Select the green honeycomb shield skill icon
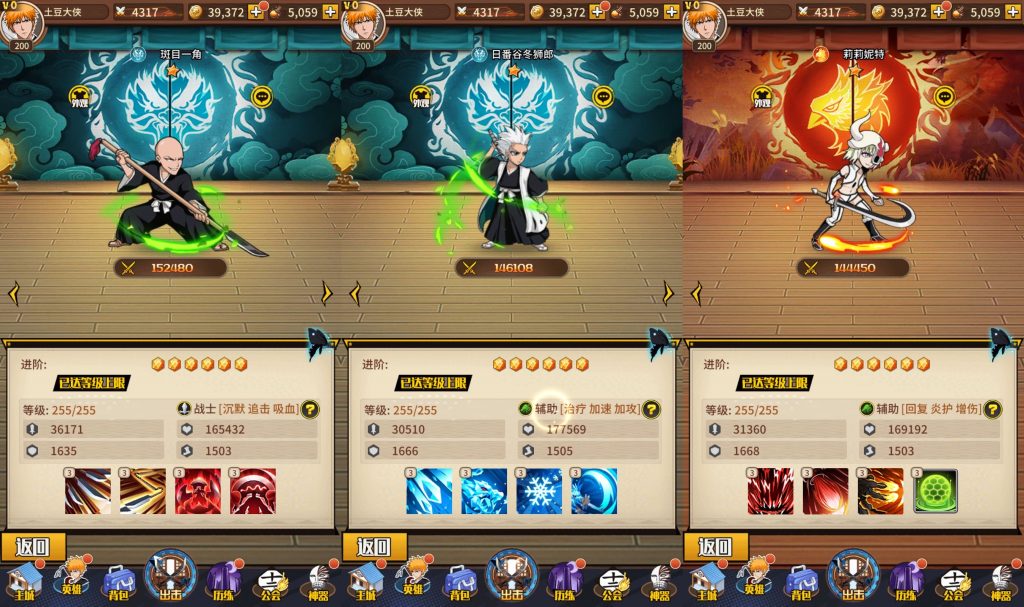Image resolution: width=1024 pixels, height=607 pixels. [x=934, y=491]
